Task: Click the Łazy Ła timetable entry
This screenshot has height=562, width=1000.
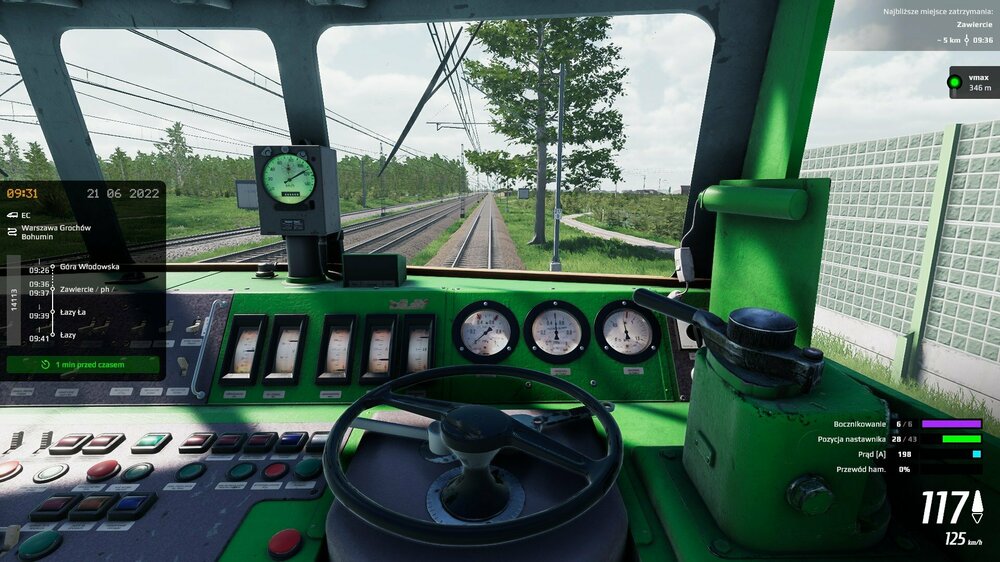Action: [x=73, y=315]
